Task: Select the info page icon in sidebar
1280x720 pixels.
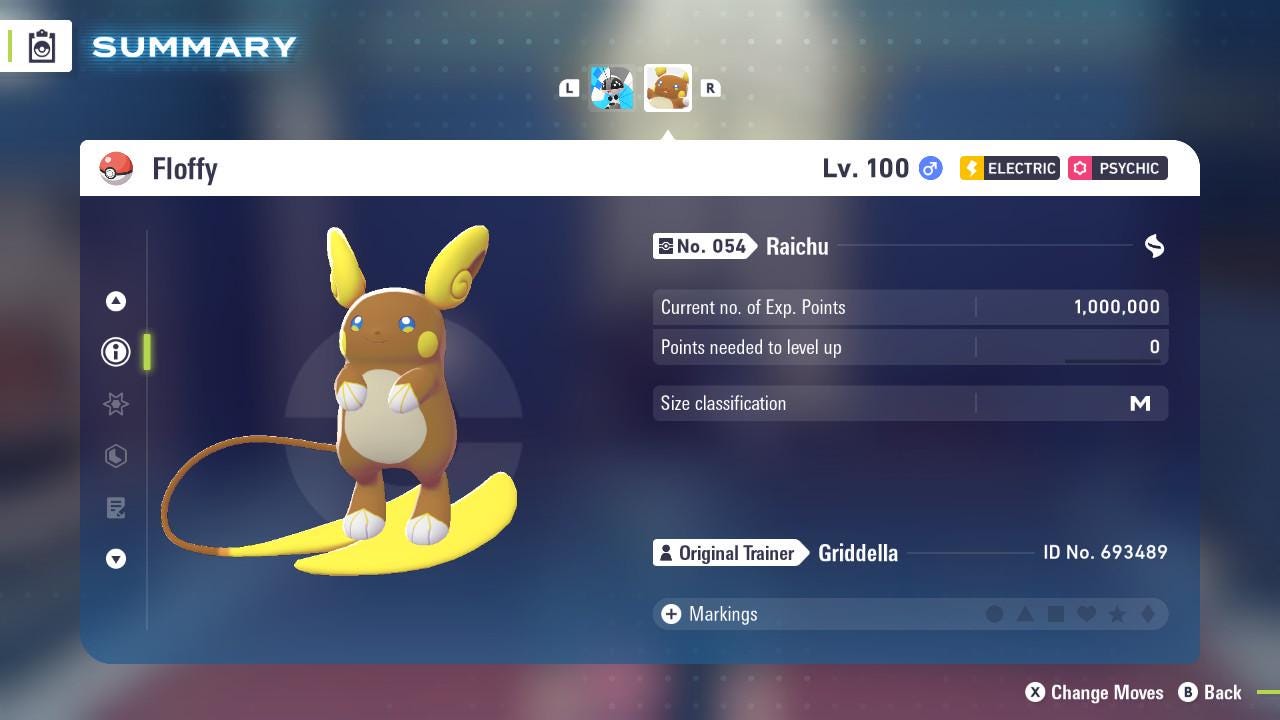Action: [116, 351]
